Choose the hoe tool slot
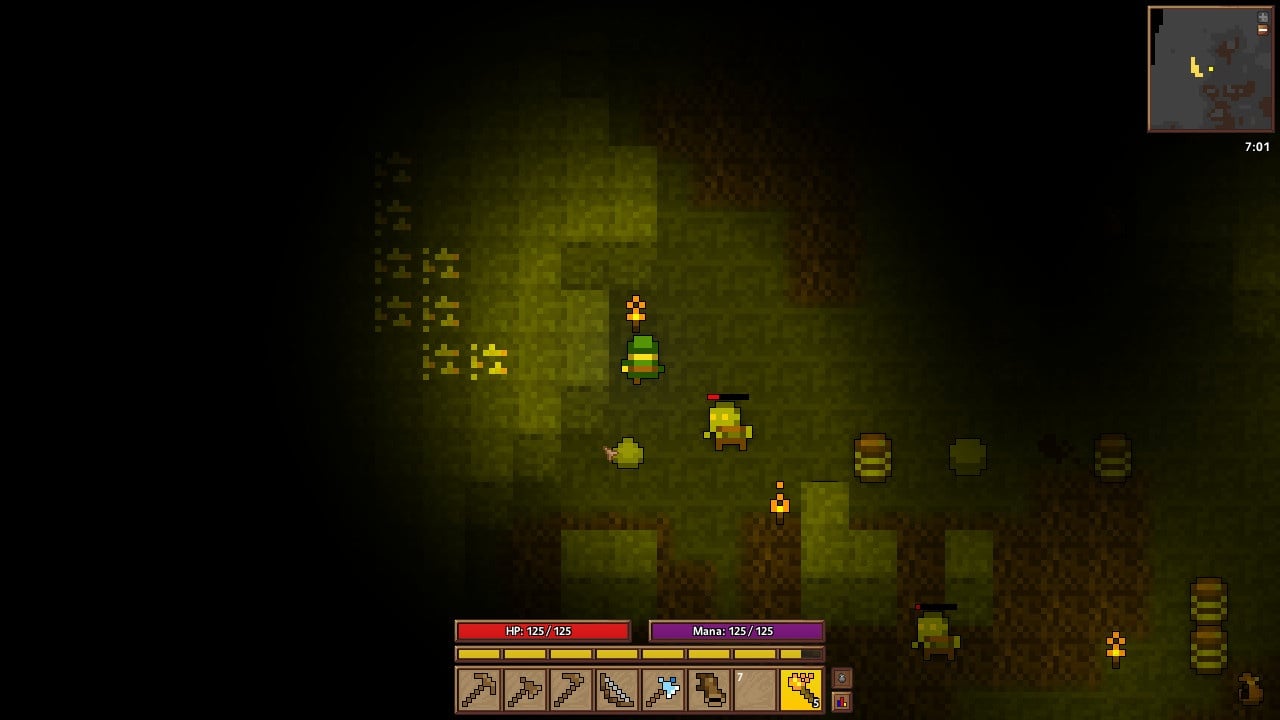Image resolution: width=1280 pixels, height=720 pixels. [570, 690]
